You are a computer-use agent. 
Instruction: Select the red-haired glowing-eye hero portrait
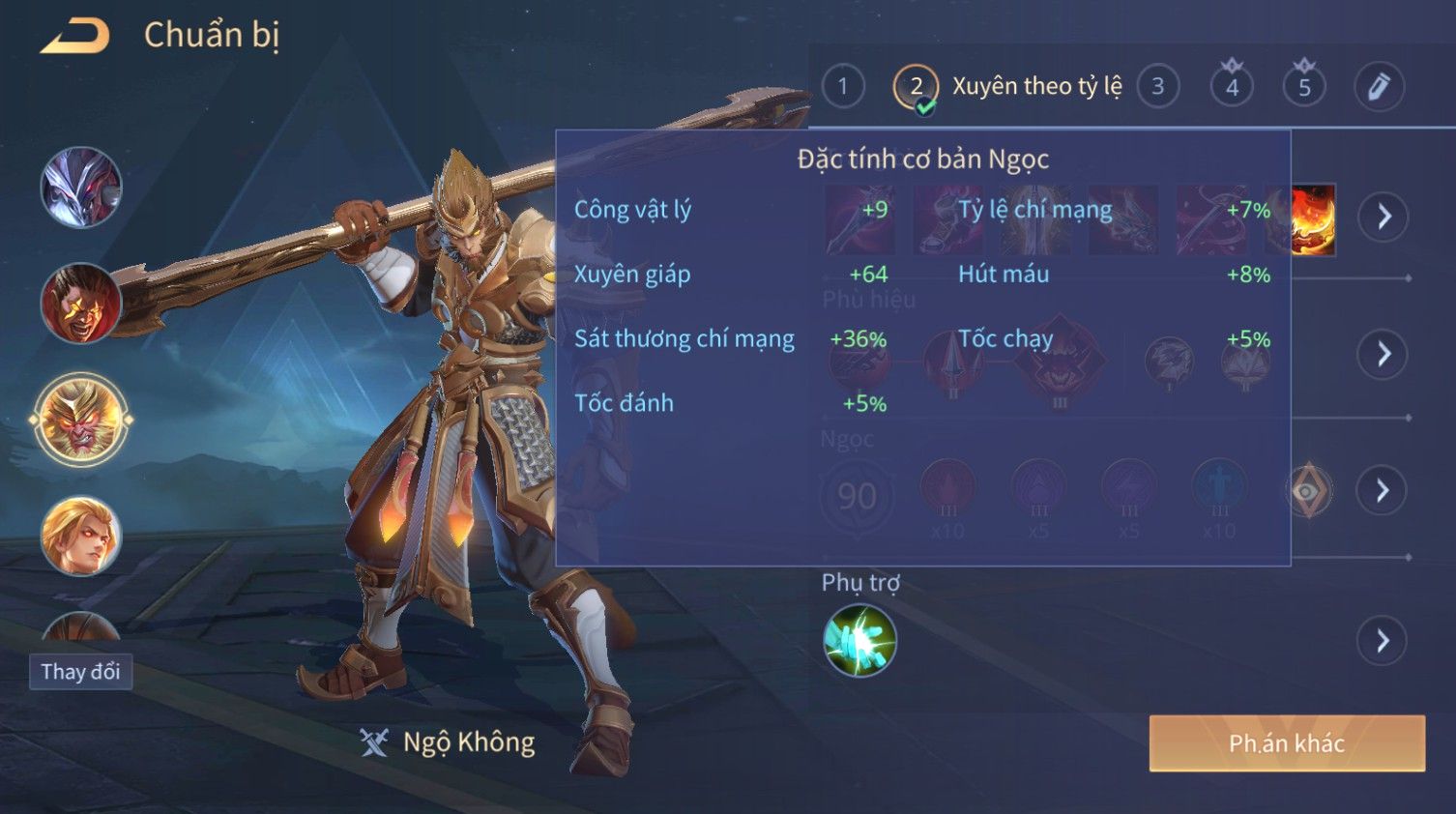[x=81, y=303]
